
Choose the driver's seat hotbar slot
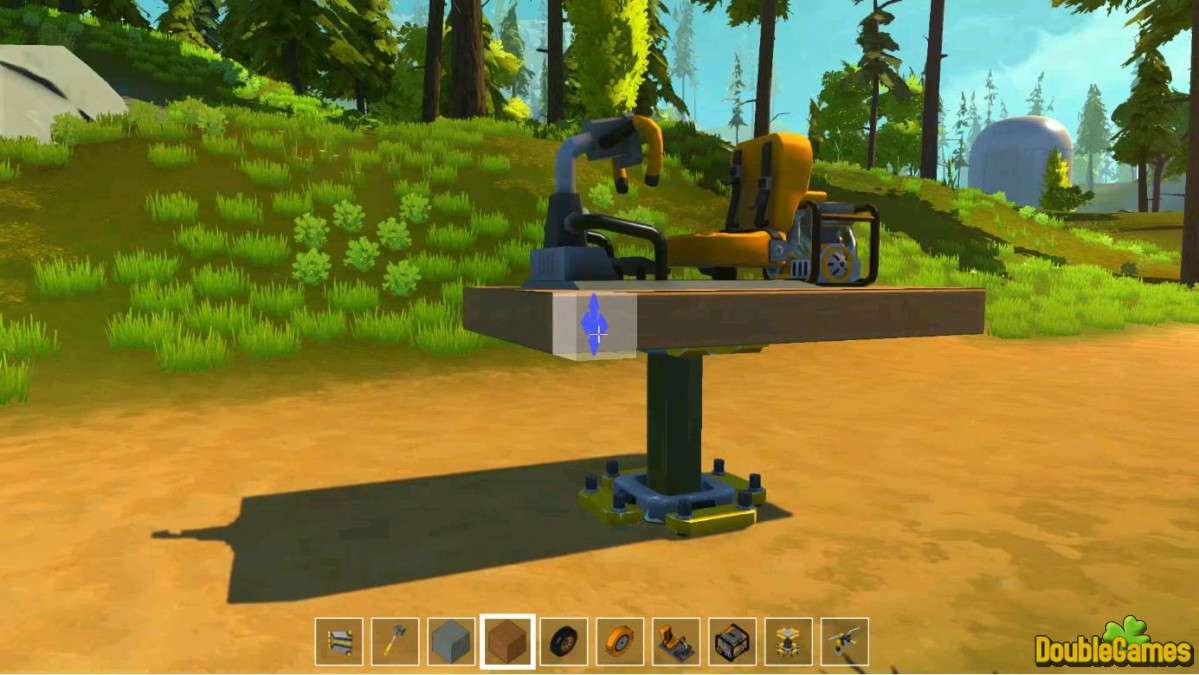pyautogui.click(x=676, y=641)
